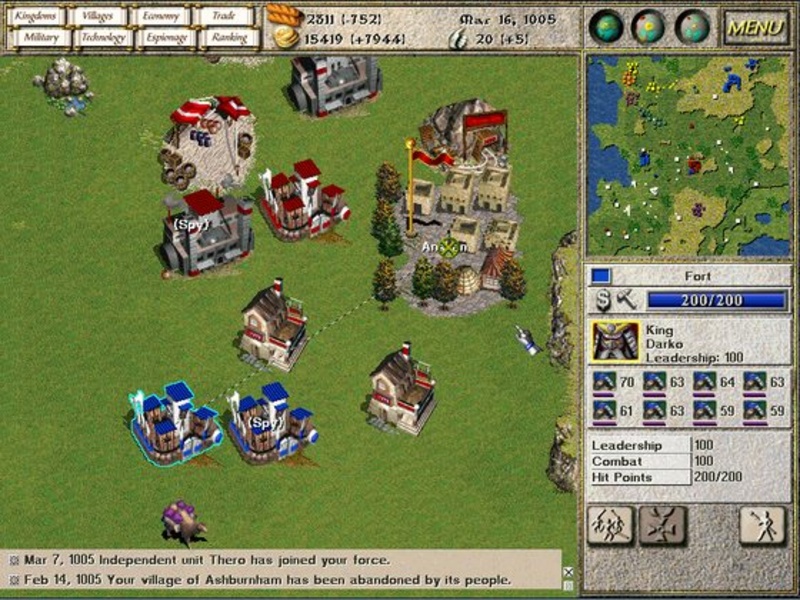Close the news message log
Image resolution: width=800 pixels, height=600 pixels.
click(x=568, y=572)
